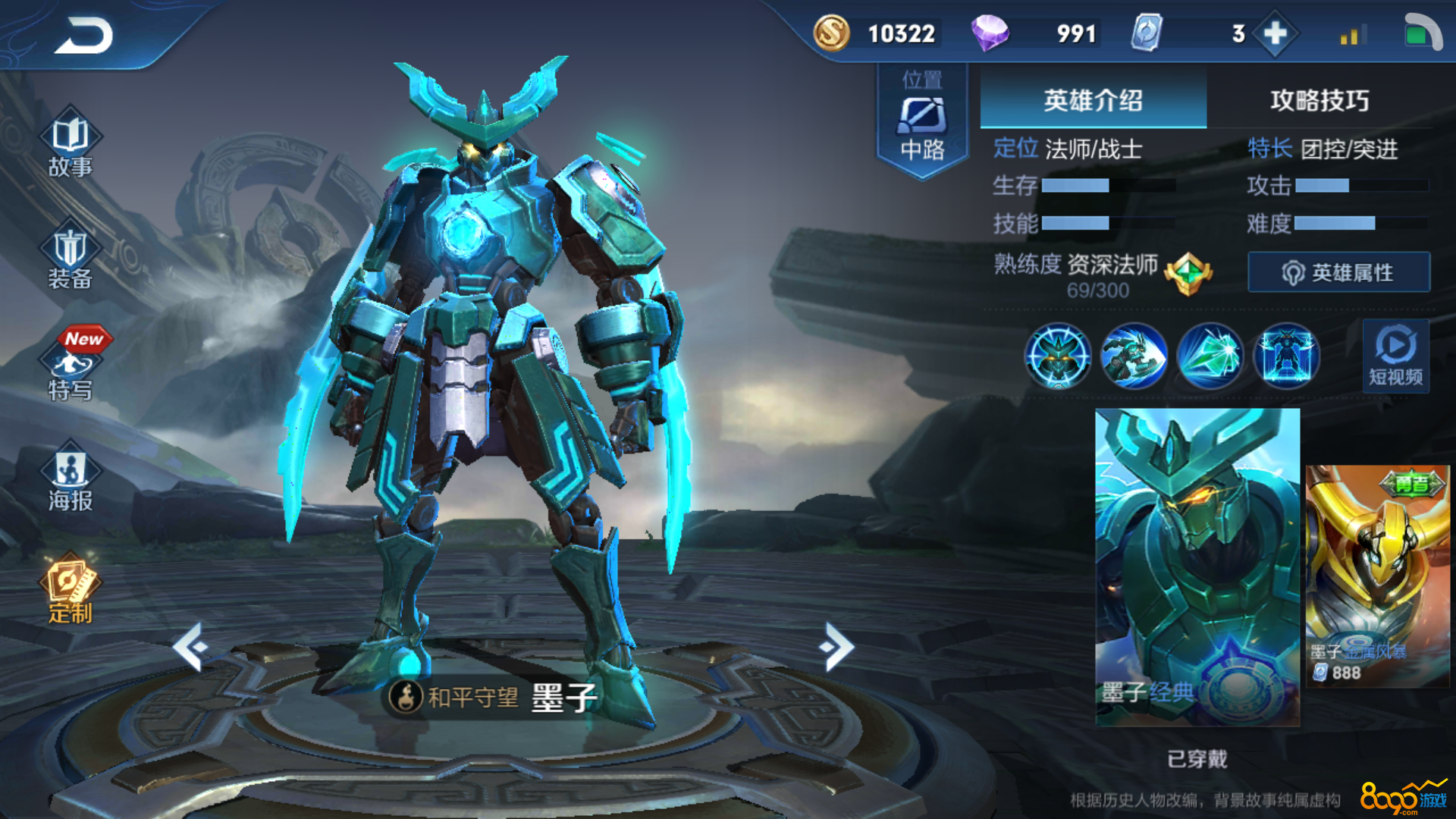Switch to next hero with right arrow

pos(836,647)
